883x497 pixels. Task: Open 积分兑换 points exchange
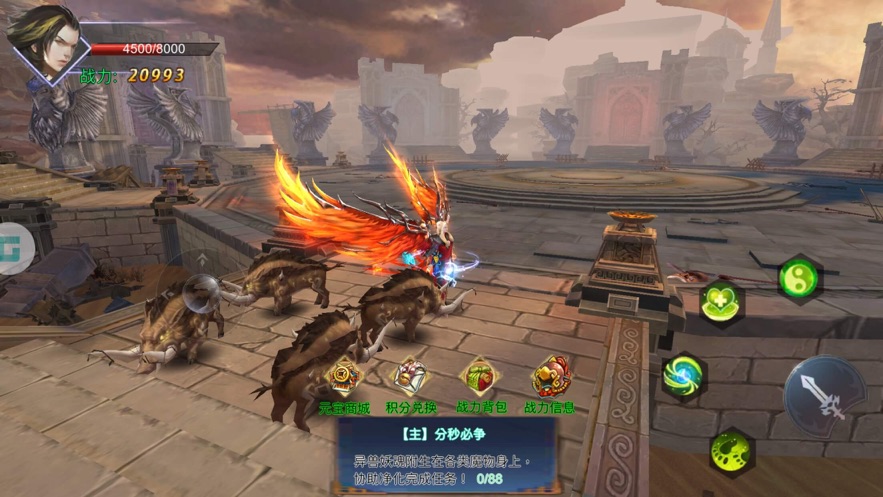411,380
